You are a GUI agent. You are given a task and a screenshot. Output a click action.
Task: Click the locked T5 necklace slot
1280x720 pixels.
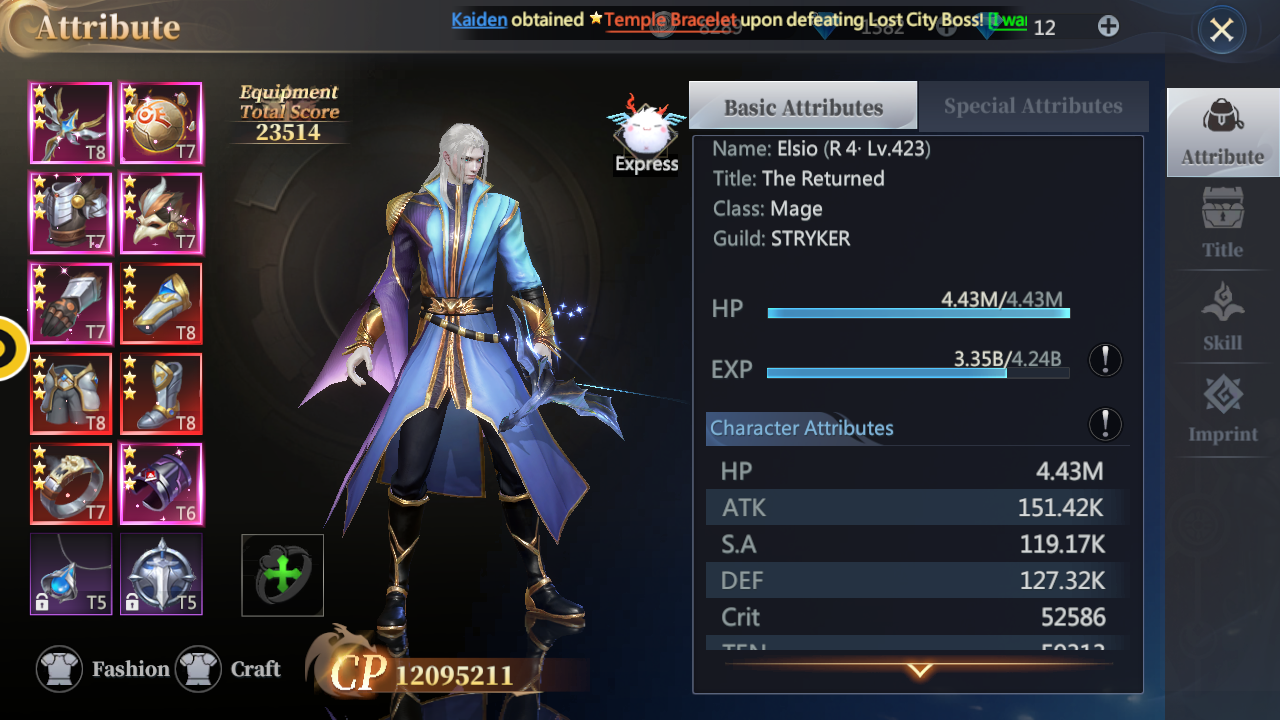point(71,574)
